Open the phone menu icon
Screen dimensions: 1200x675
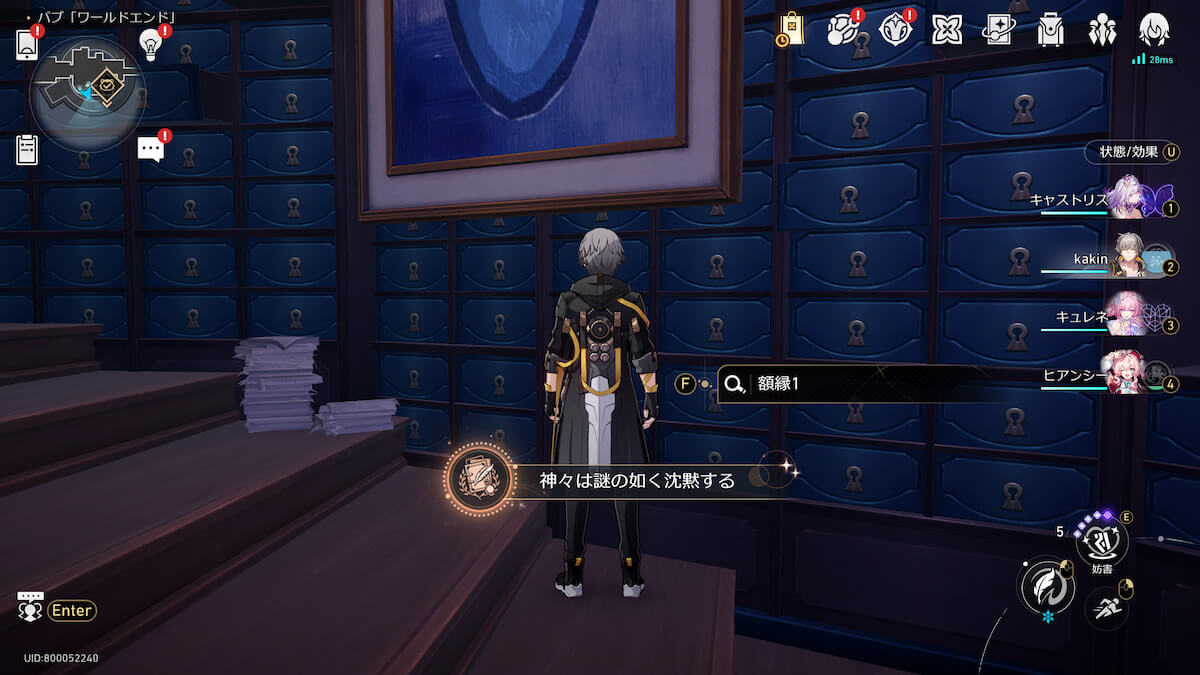click(27, 45)
